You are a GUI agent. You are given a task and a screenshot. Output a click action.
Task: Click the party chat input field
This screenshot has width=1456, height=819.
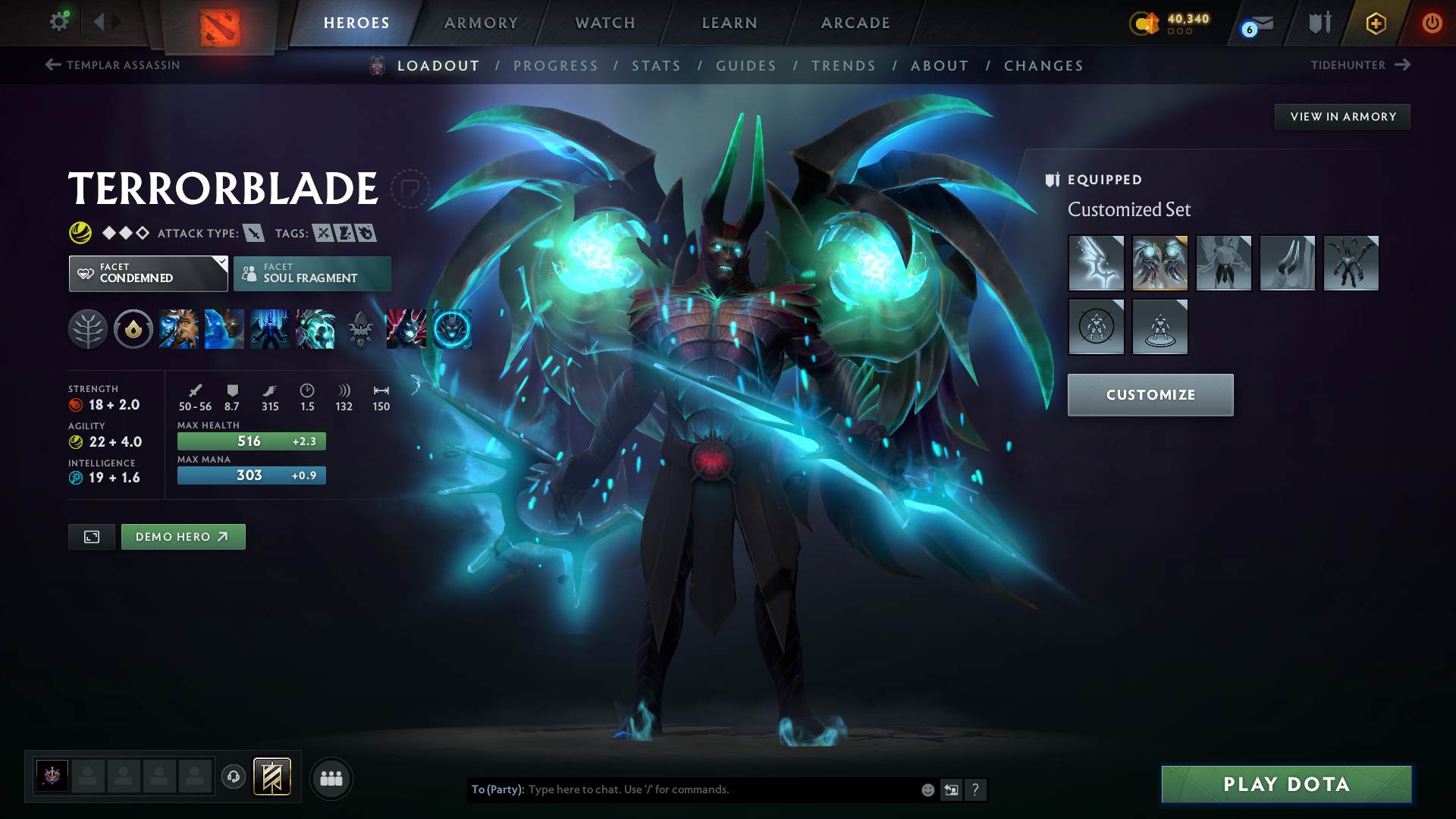(720, 789)
